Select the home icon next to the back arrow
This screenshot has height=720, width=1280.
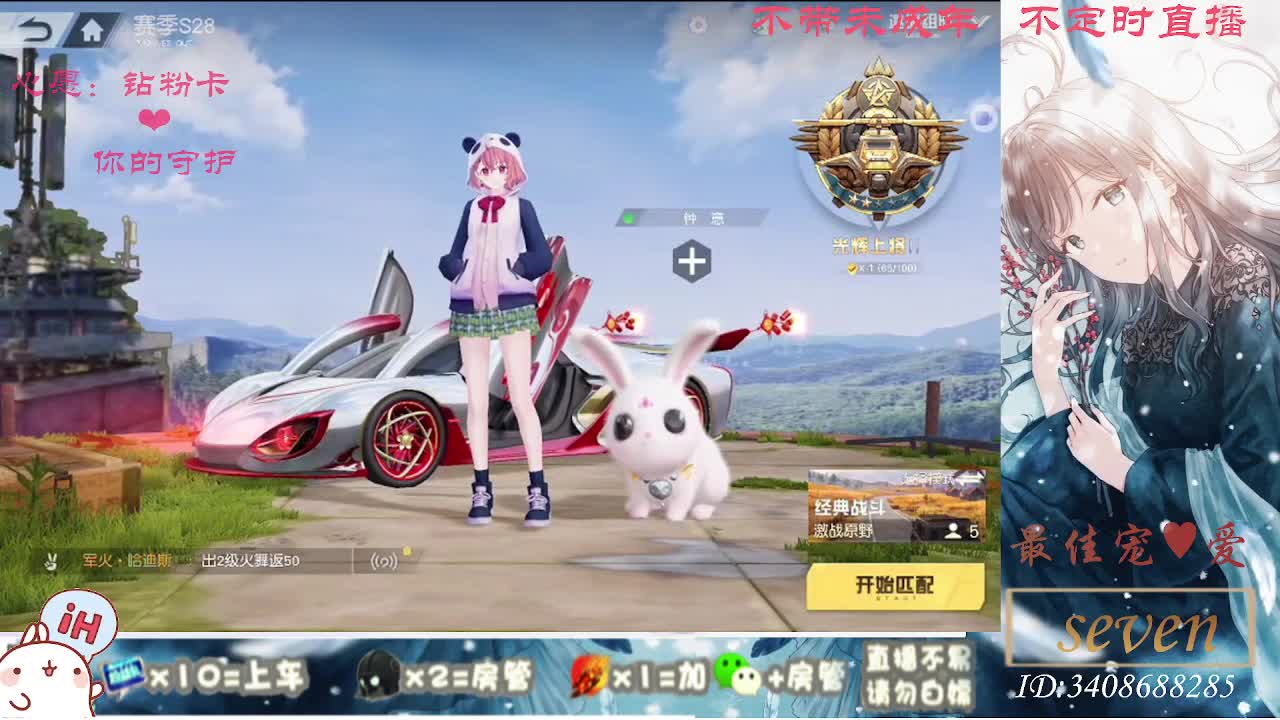[93, 28]
